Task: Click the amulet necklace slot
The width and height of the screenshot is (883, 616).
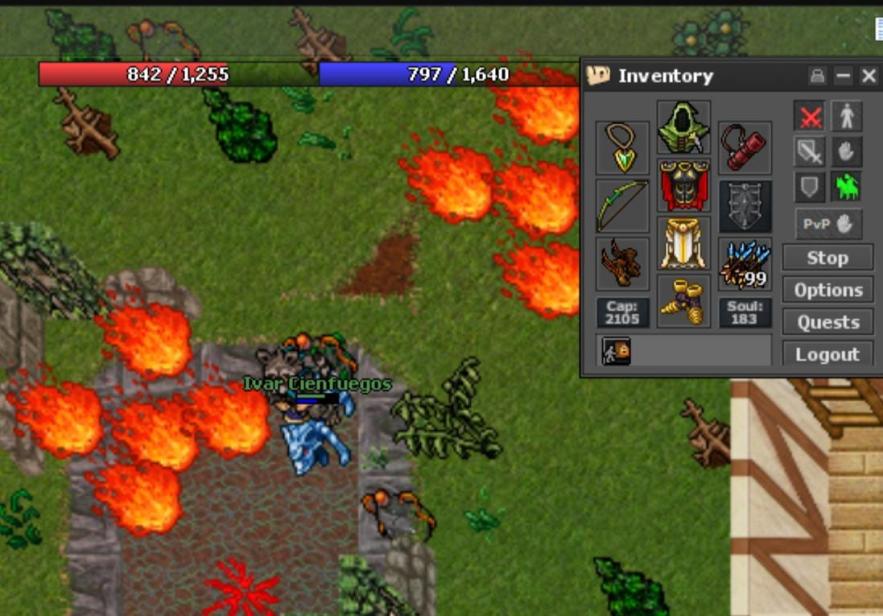Action: pyautogui.click(x=622, y=148)
